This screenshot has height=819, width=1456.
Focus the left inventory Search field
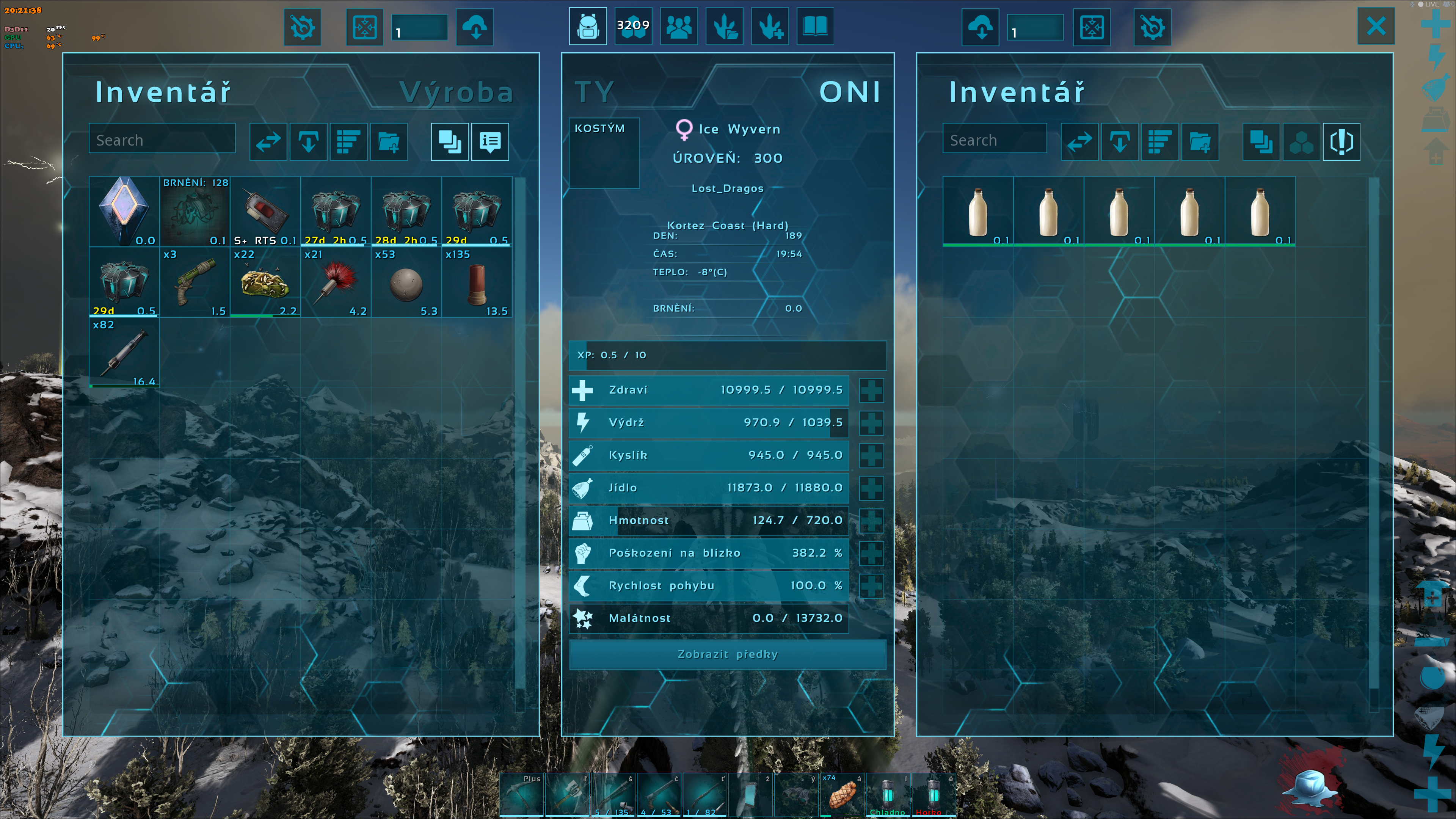tap(162, 140)
